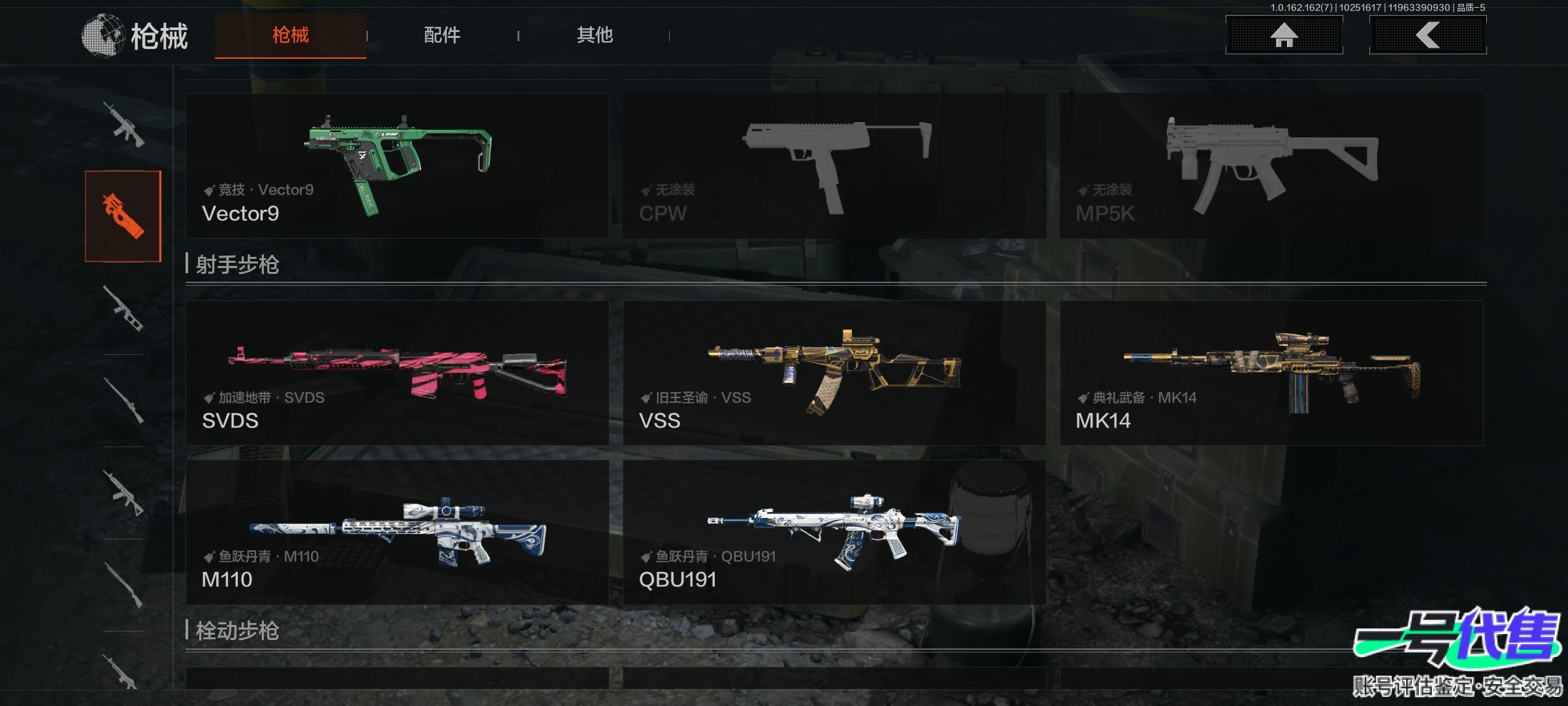
Task: Select the Vector9 green skin card
Action: coord(397,165)
